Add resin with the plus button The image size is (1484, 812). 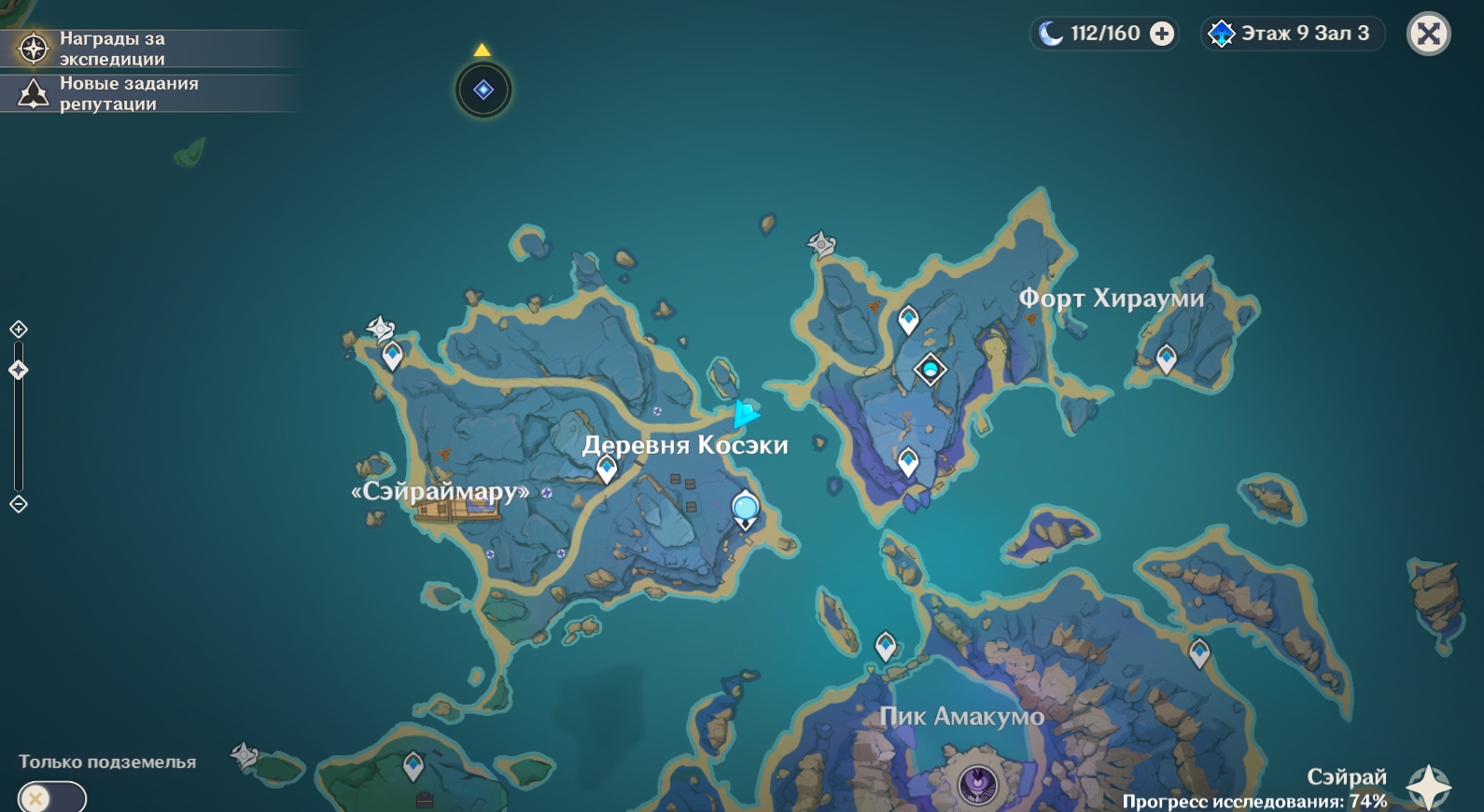tap(1162, 34)
